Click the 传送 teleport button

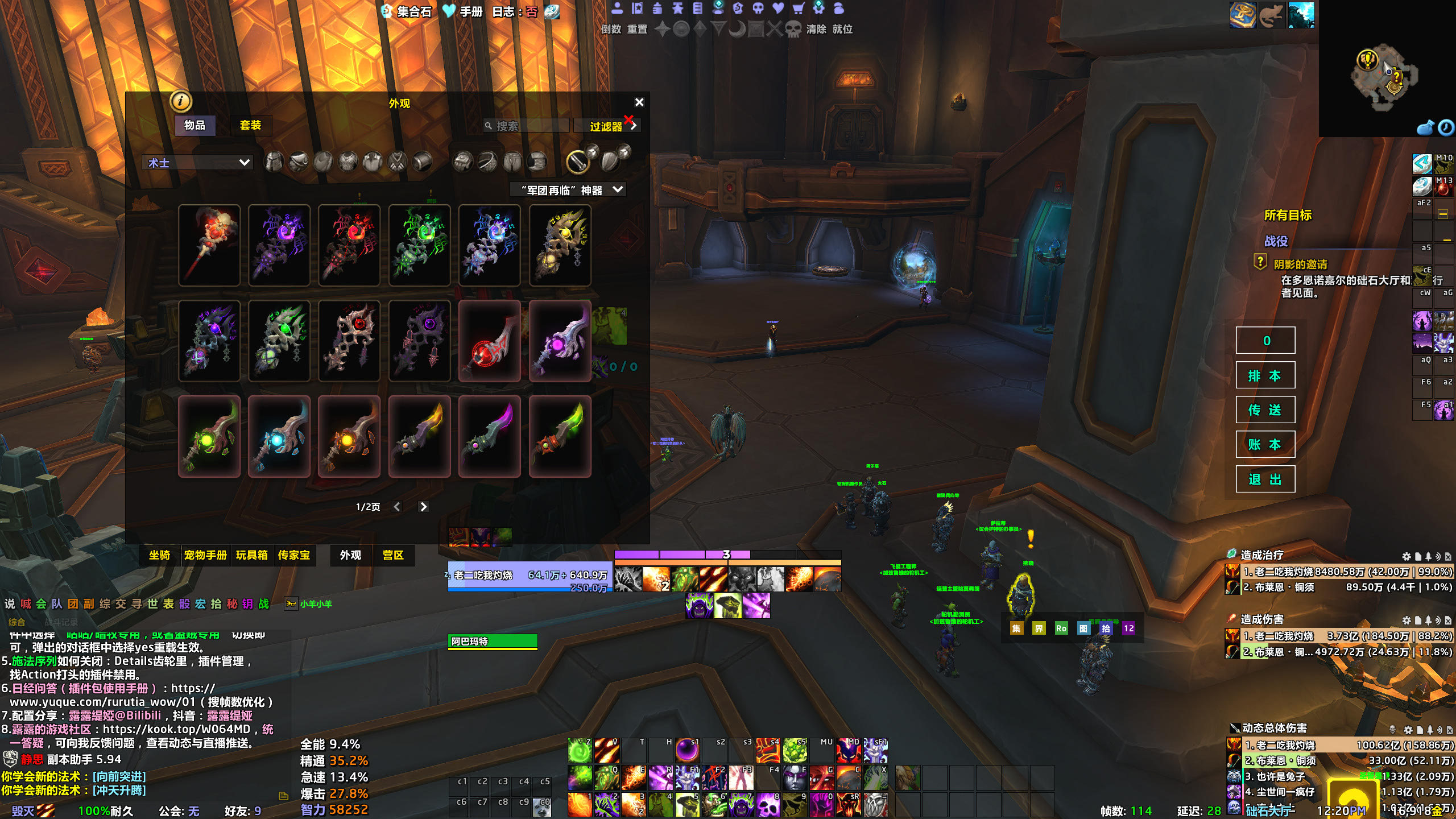pyautogui.click(x=1265, y=410)
